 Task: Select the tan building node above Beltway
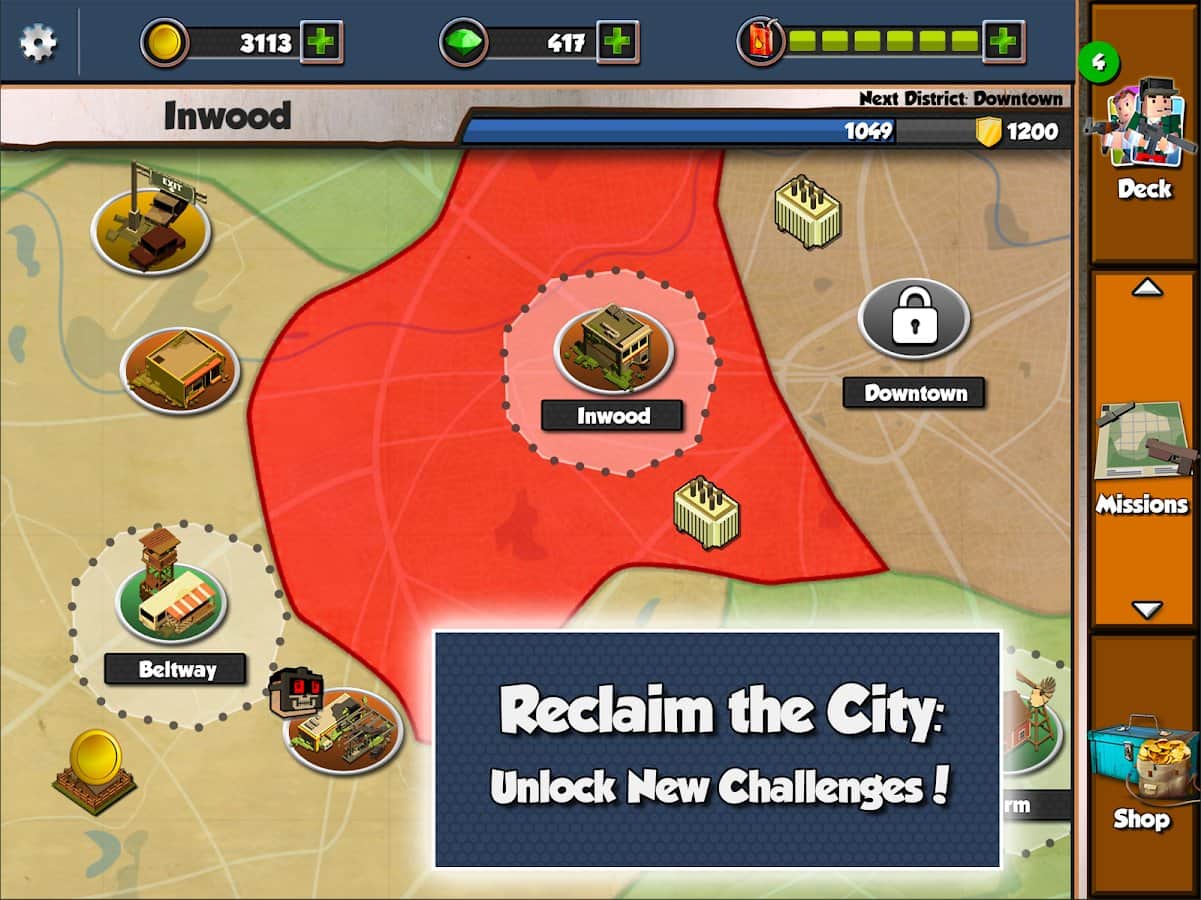[180, 370]
